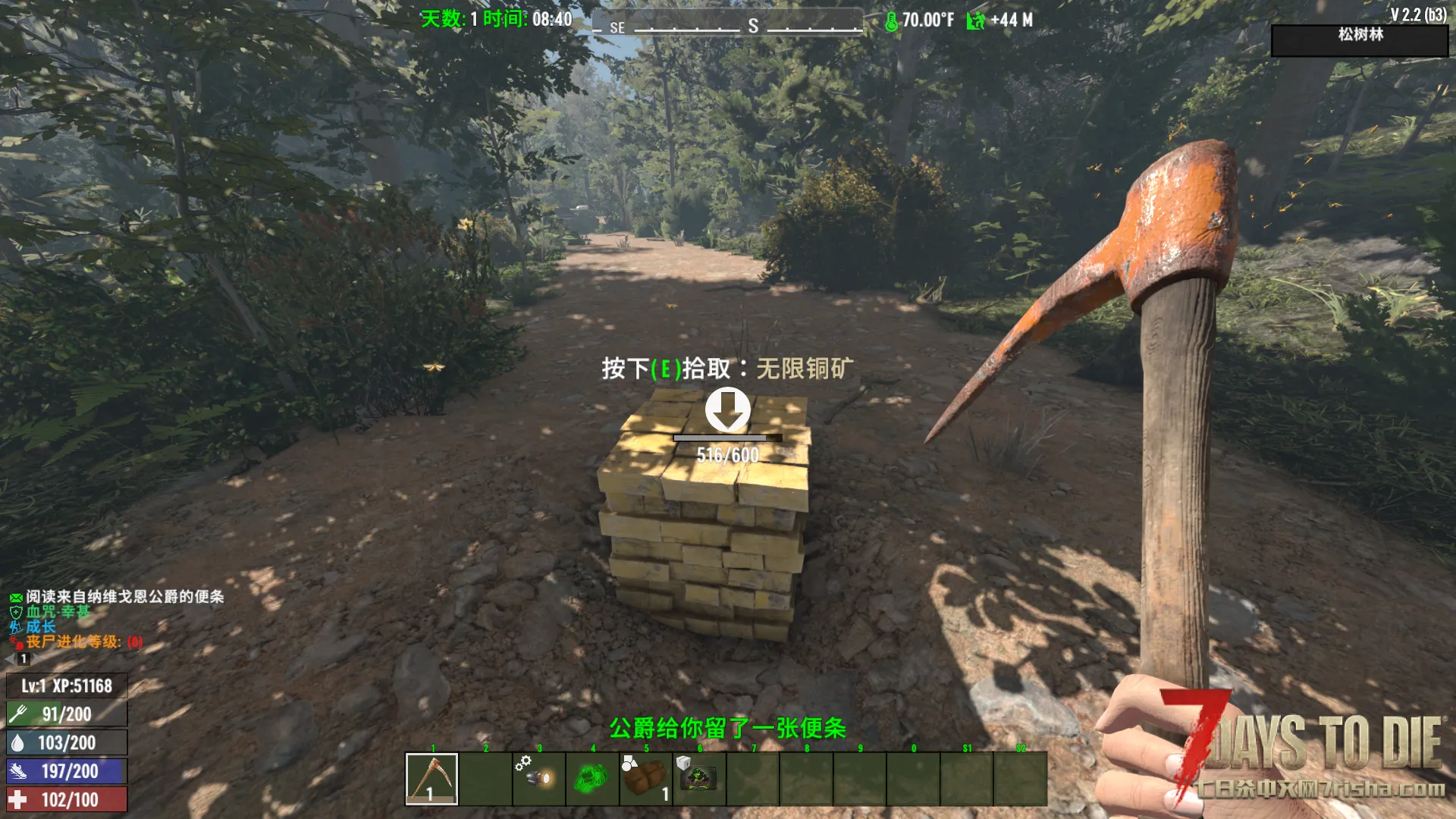Click the 血咒·幸甚 buff entry

[x=58, y=612]
